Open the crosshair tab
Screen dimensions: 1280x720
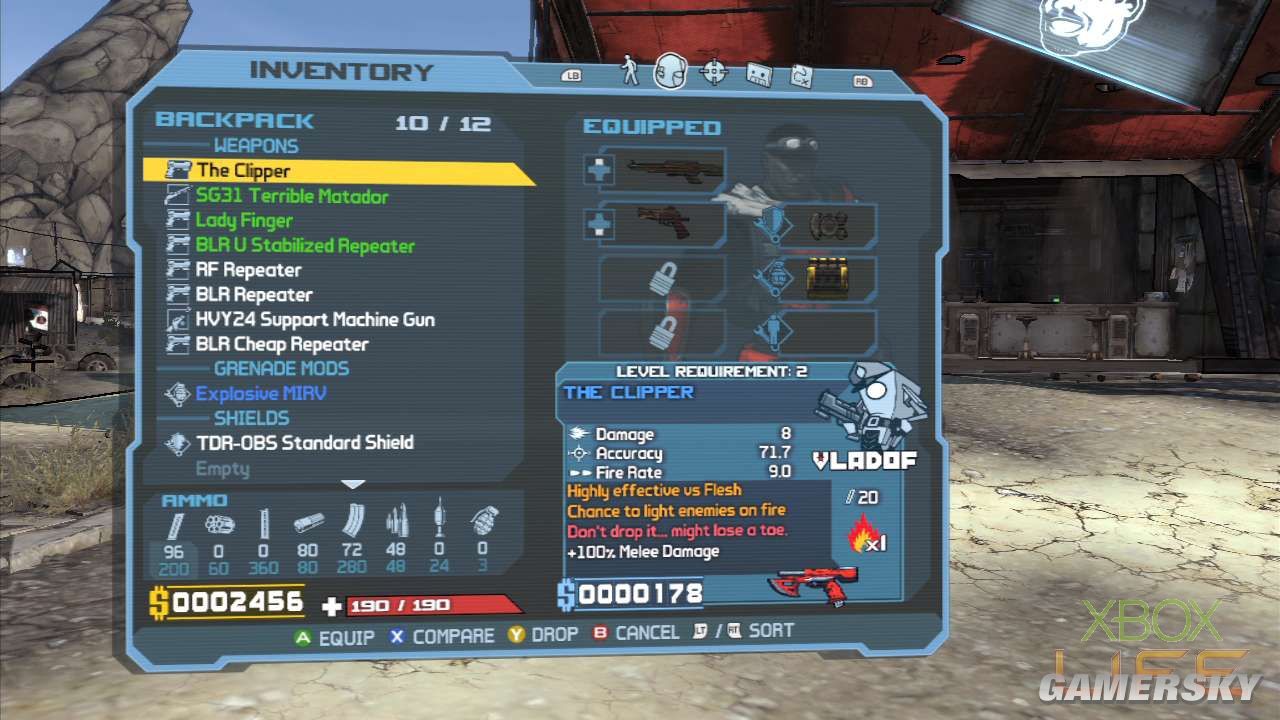pyautogui.click(x=714, y=72)
